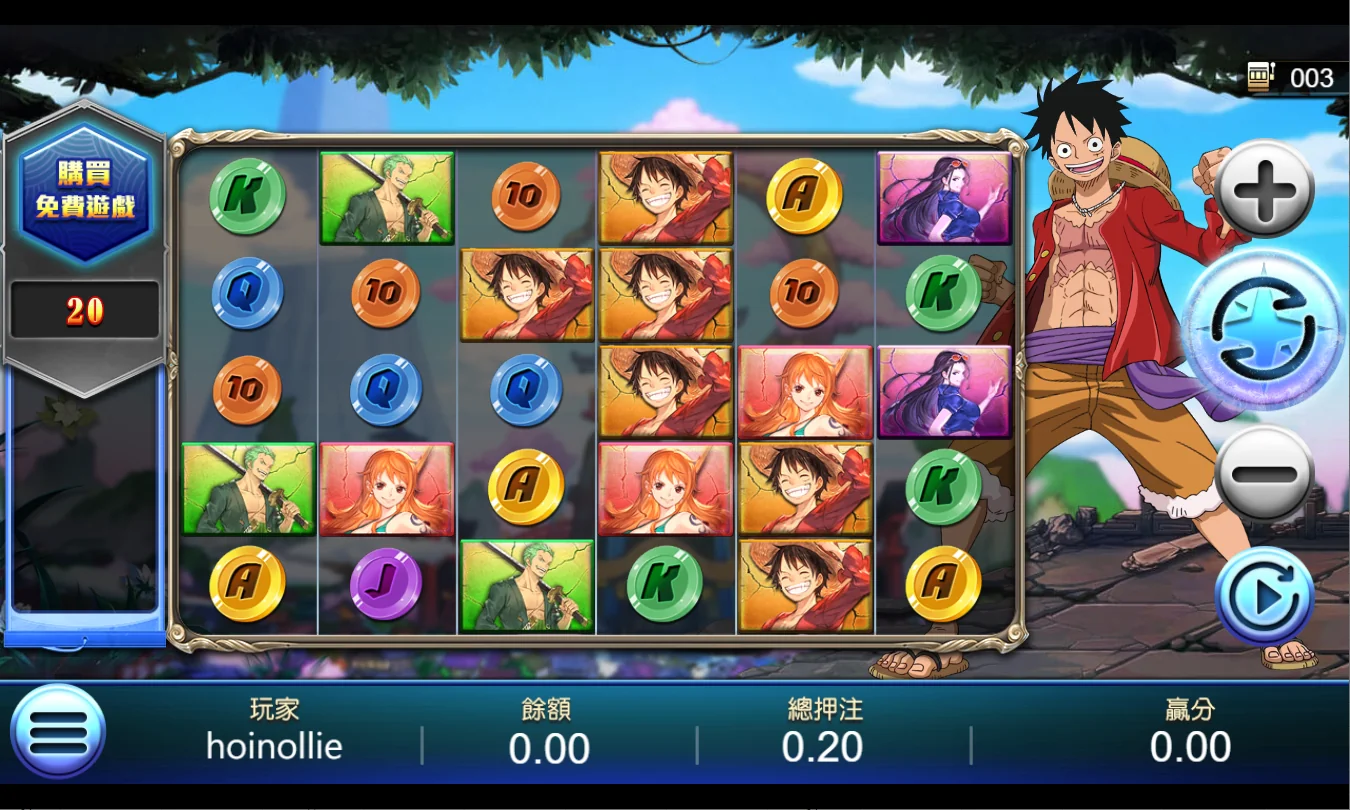
Task: Open the hamburger menu button
Action: click(x=58, y=732)
